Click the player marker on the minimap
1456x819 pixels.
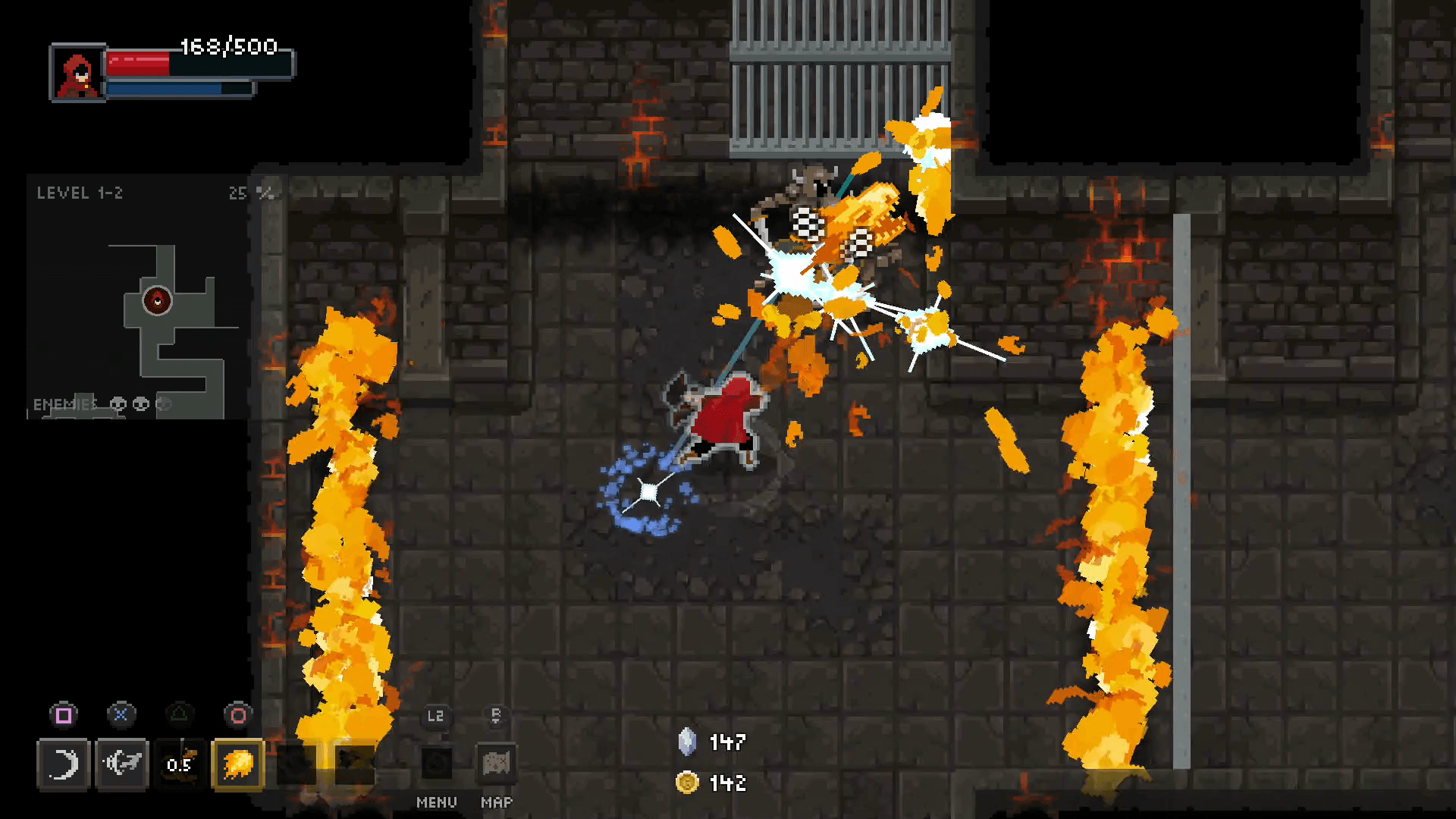click(x=158, y=300)
